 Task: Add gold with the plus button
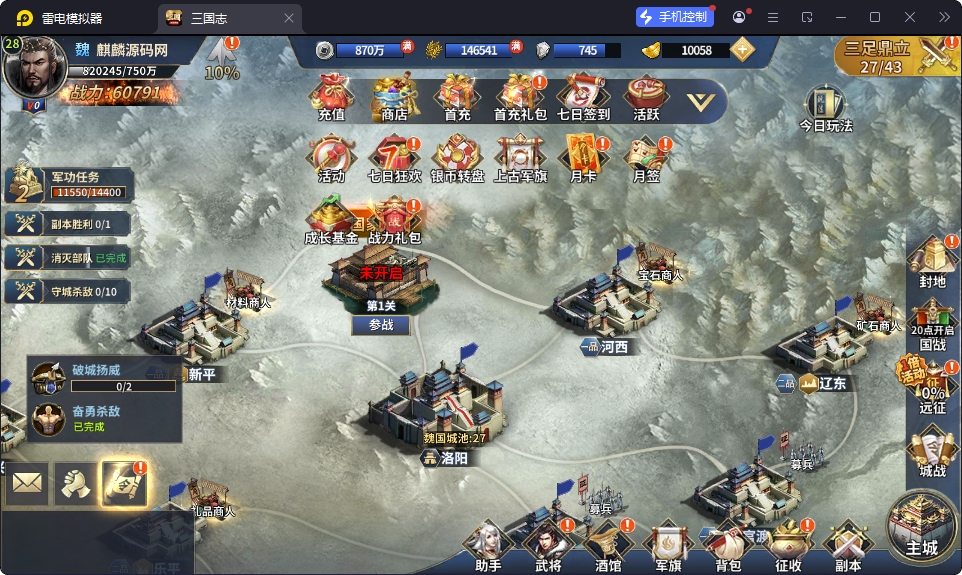[x=742, y=50]
